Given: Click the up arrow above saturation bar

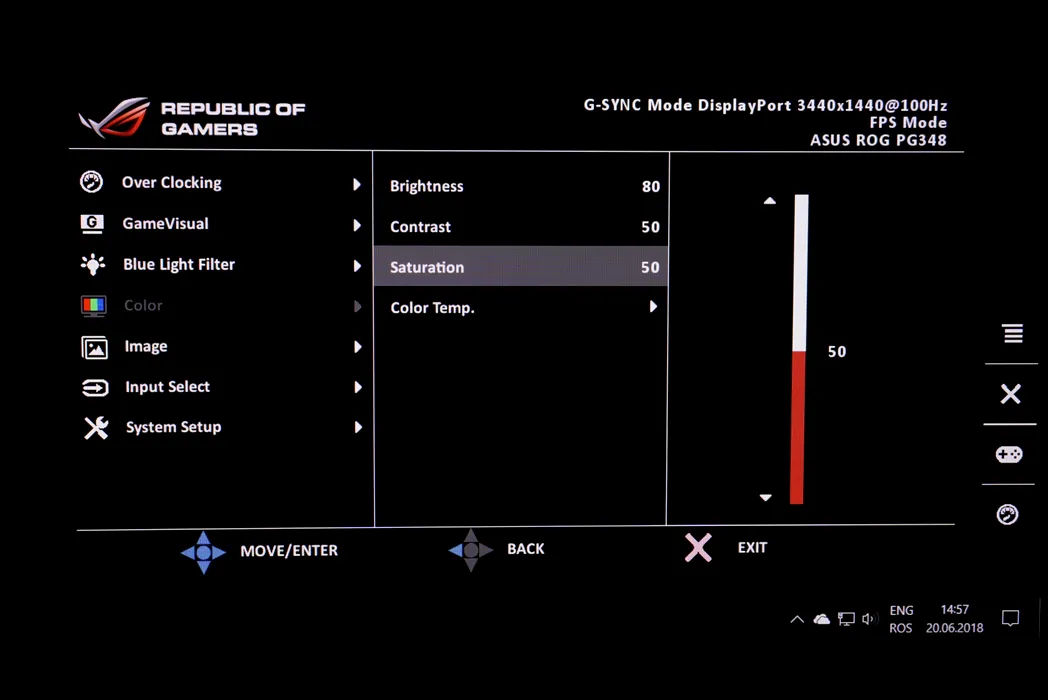Looking at the screenshot, I should click(x=769, y=201).
